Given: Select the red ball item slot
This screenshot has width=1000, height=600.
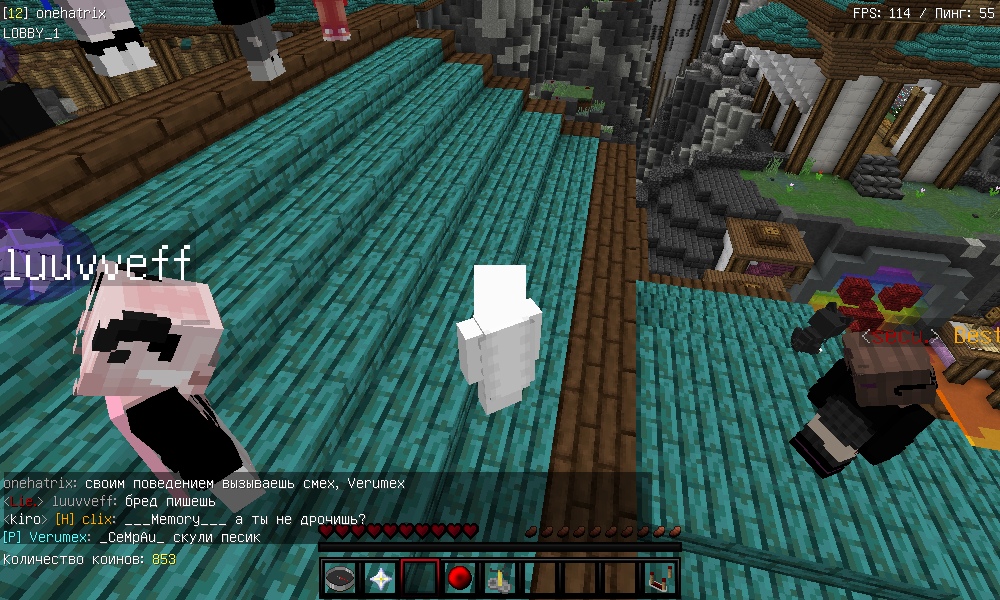Looking at the screenshot, I should pos(459,578).
